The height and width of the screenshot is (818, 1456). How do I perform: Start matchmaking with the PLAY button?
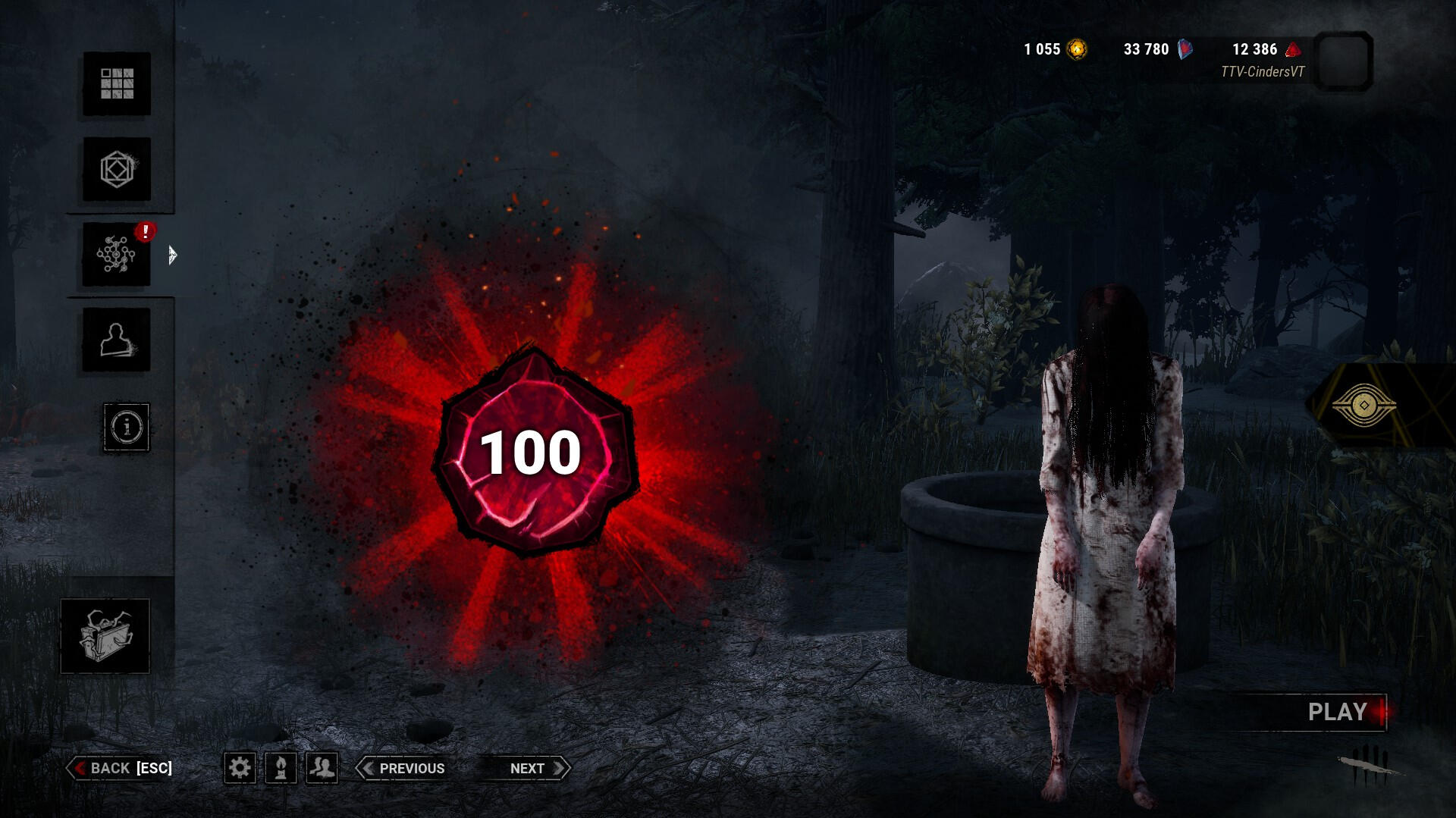[1338, 712]
